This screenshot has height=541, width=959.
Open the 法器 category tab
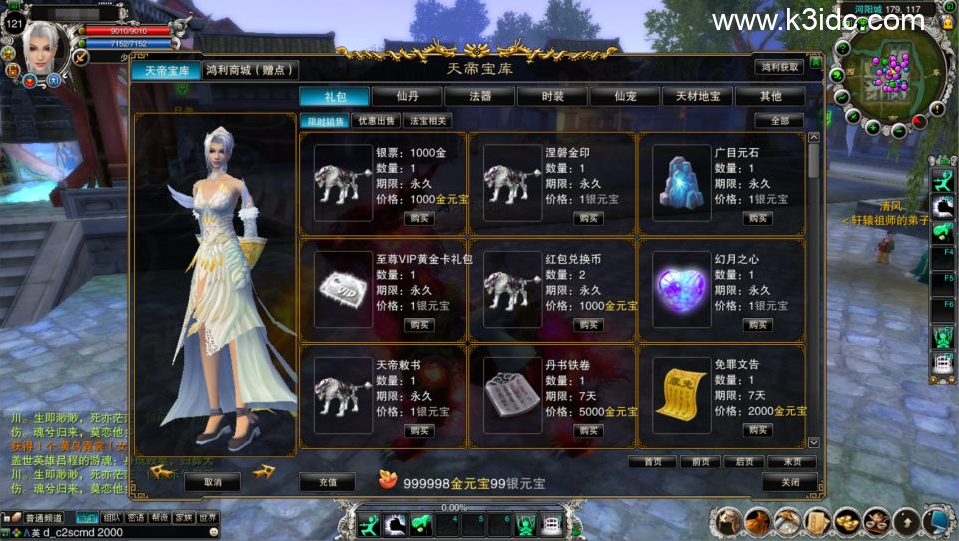pyautogui.click(x=480, y=96)
